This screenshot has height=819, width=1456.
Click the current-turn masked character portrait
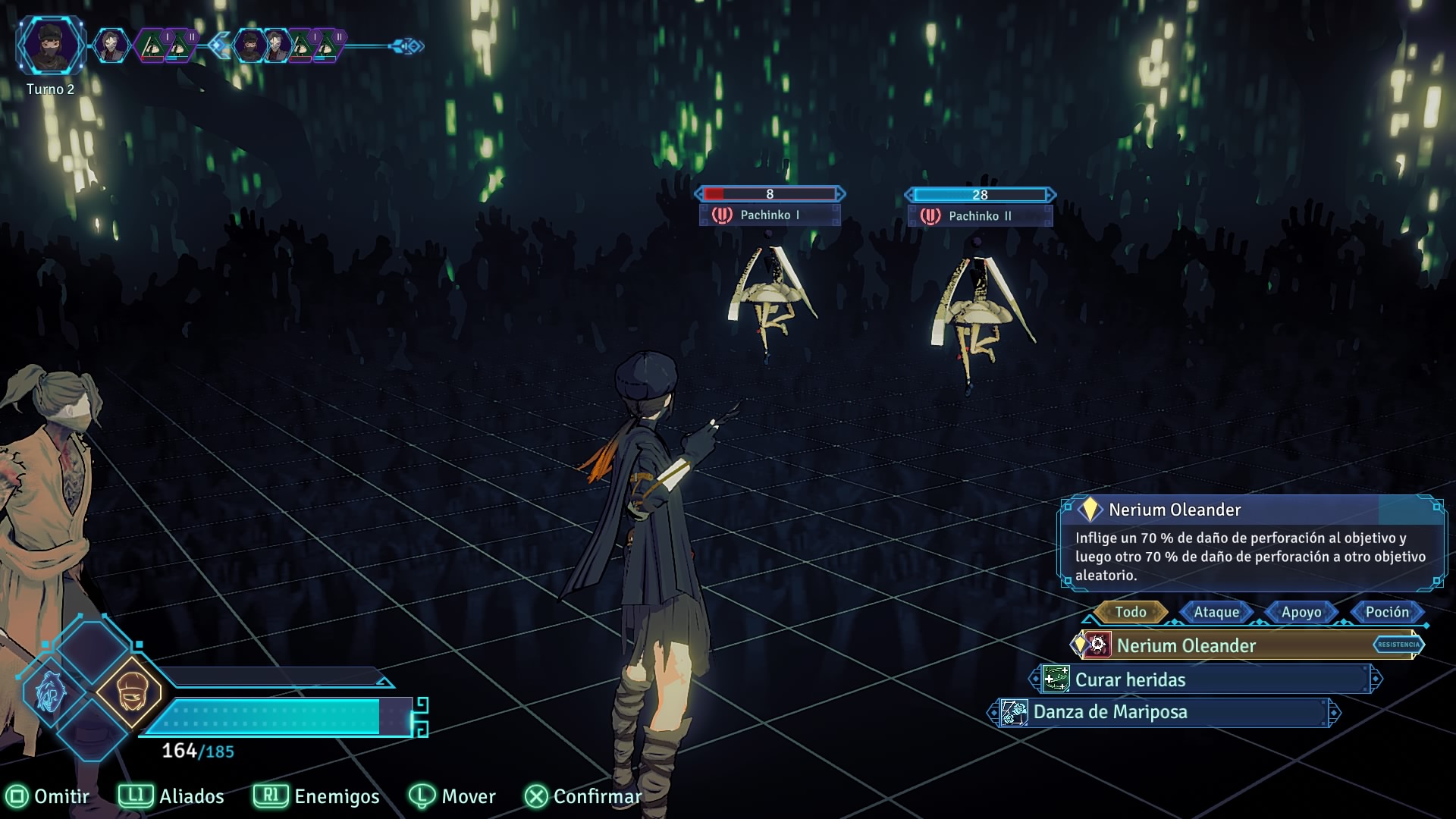coord(50,45)
